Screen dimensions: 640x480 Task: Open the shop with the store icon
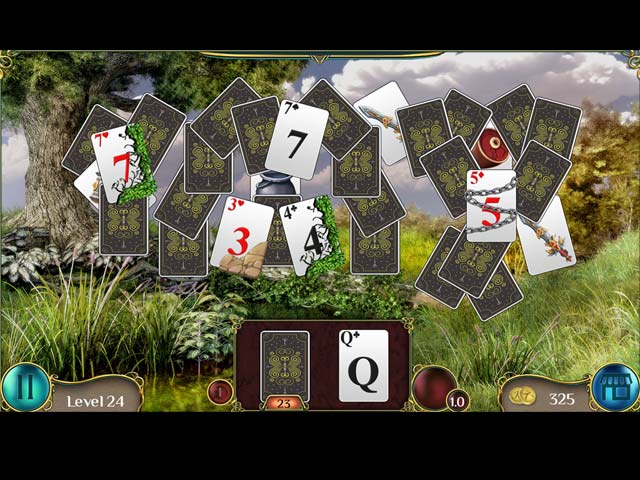(x=615, y=388)
